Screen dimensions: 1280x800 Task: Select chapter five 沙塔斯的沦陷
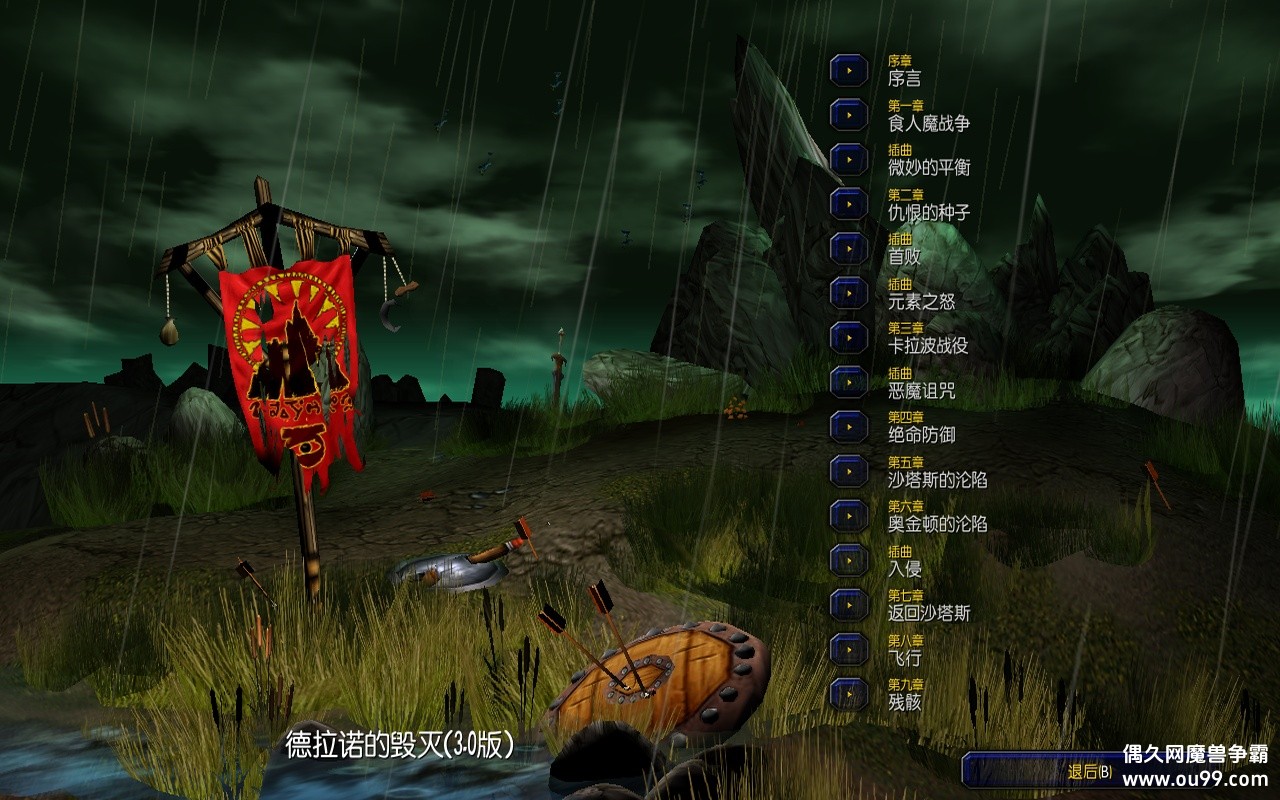[x=849, y=471]
